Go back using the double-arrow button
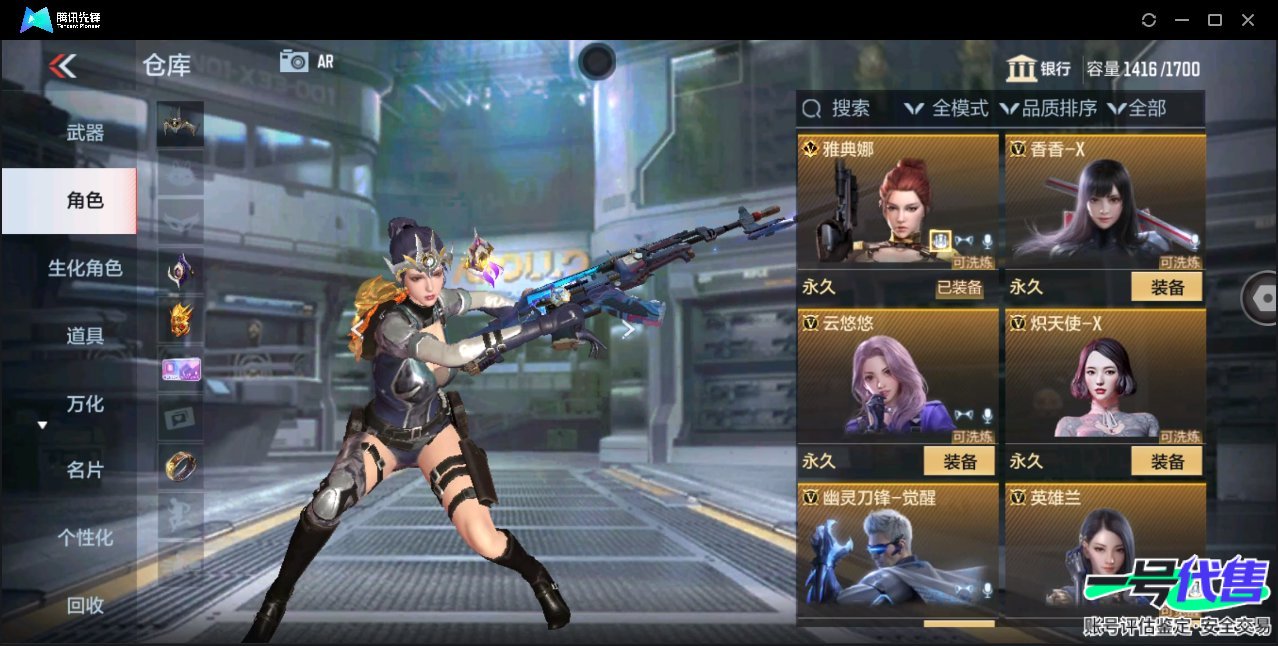 coord(63,66)
